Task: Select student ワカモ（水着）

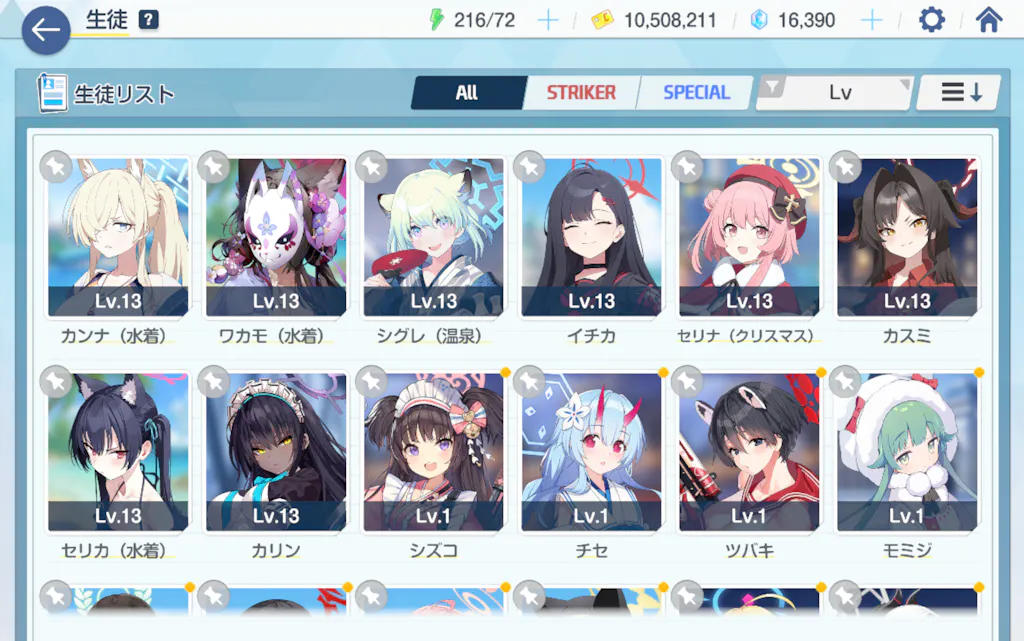Action: click(276, 238)
